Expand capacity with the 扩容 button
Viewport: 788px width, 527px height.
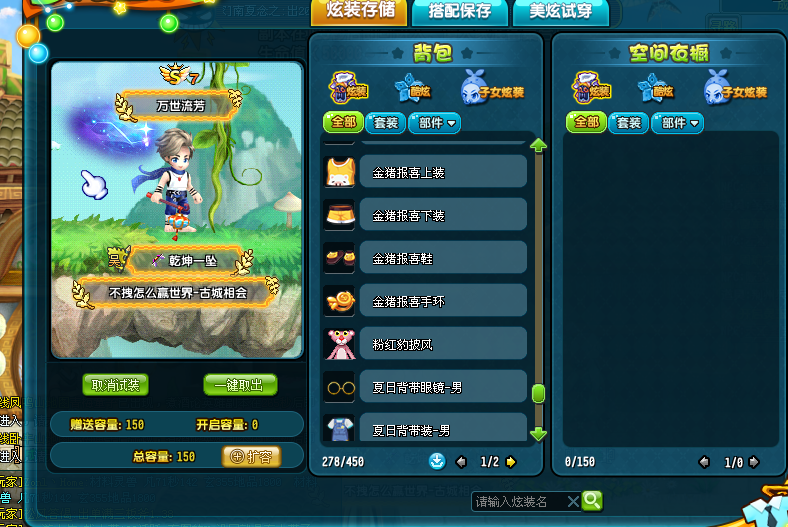(x=250, y=456)
